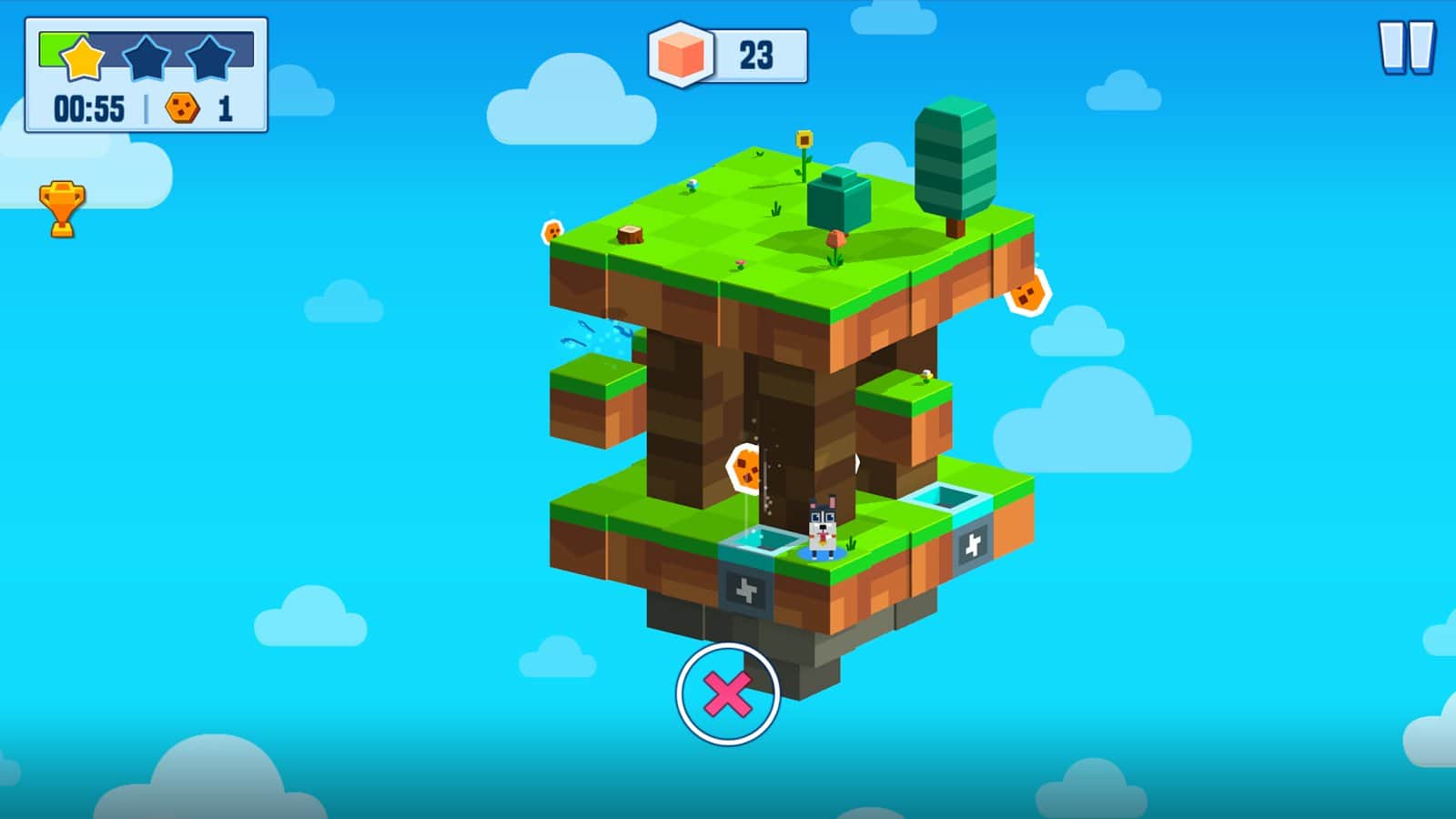Tap the husky dog character

[x=821, y=530]
